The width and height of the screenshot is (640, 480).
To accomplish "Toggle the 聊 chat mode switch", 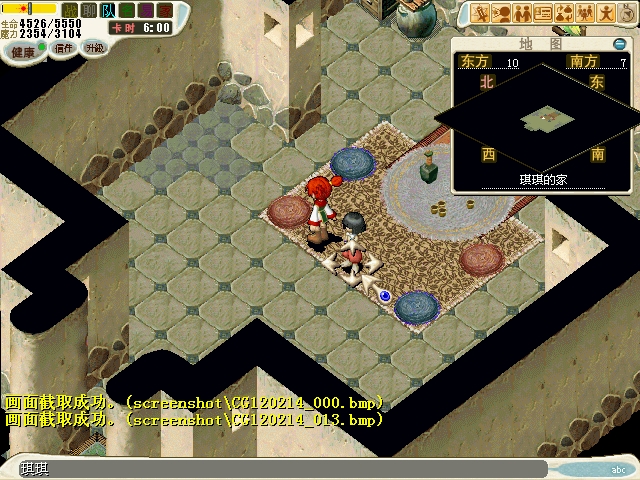I will pyautogui.click(x=89, y=10).
